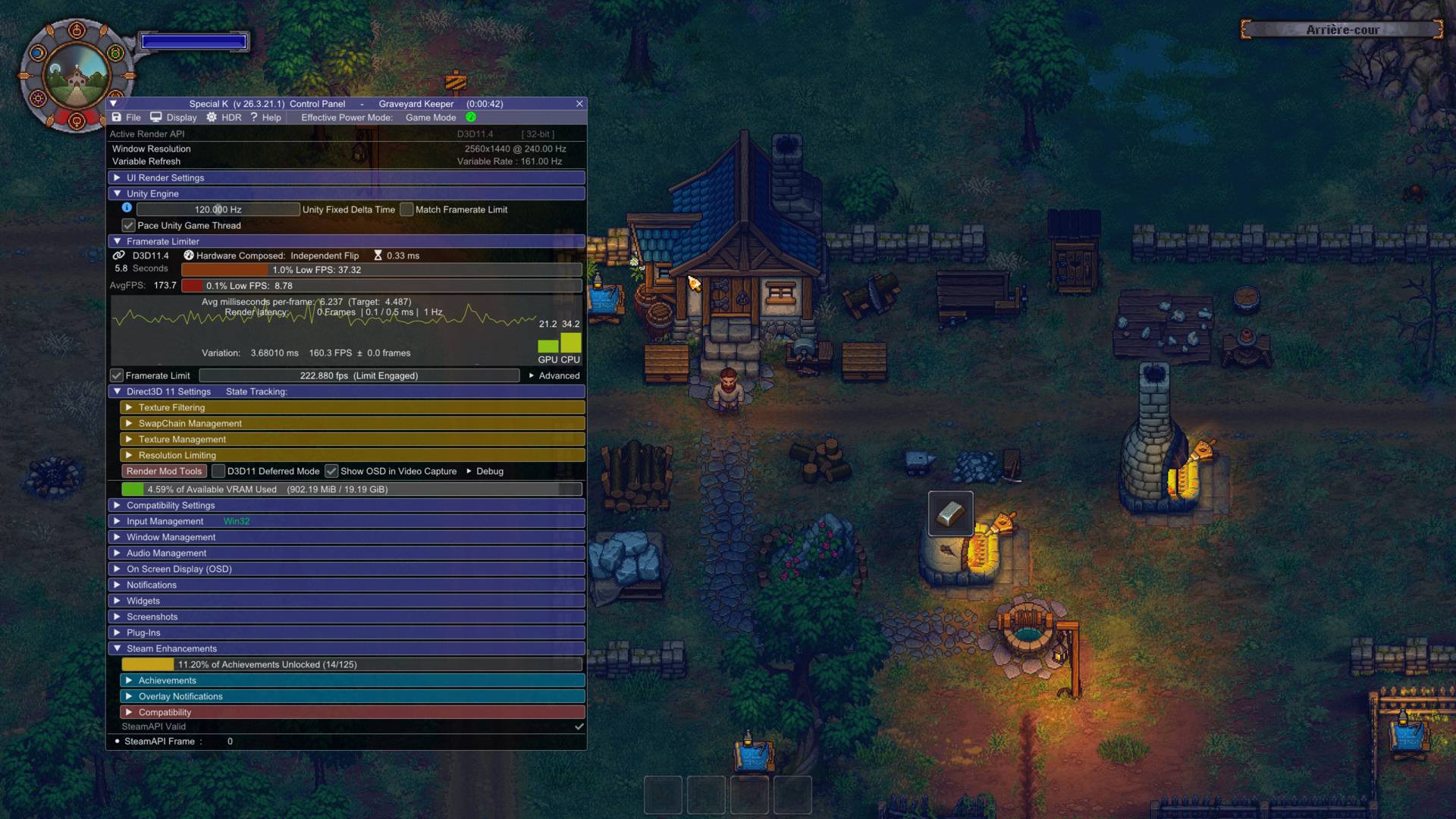Open the HDR menu
The image size is (1456, 819).
point(224,118)
